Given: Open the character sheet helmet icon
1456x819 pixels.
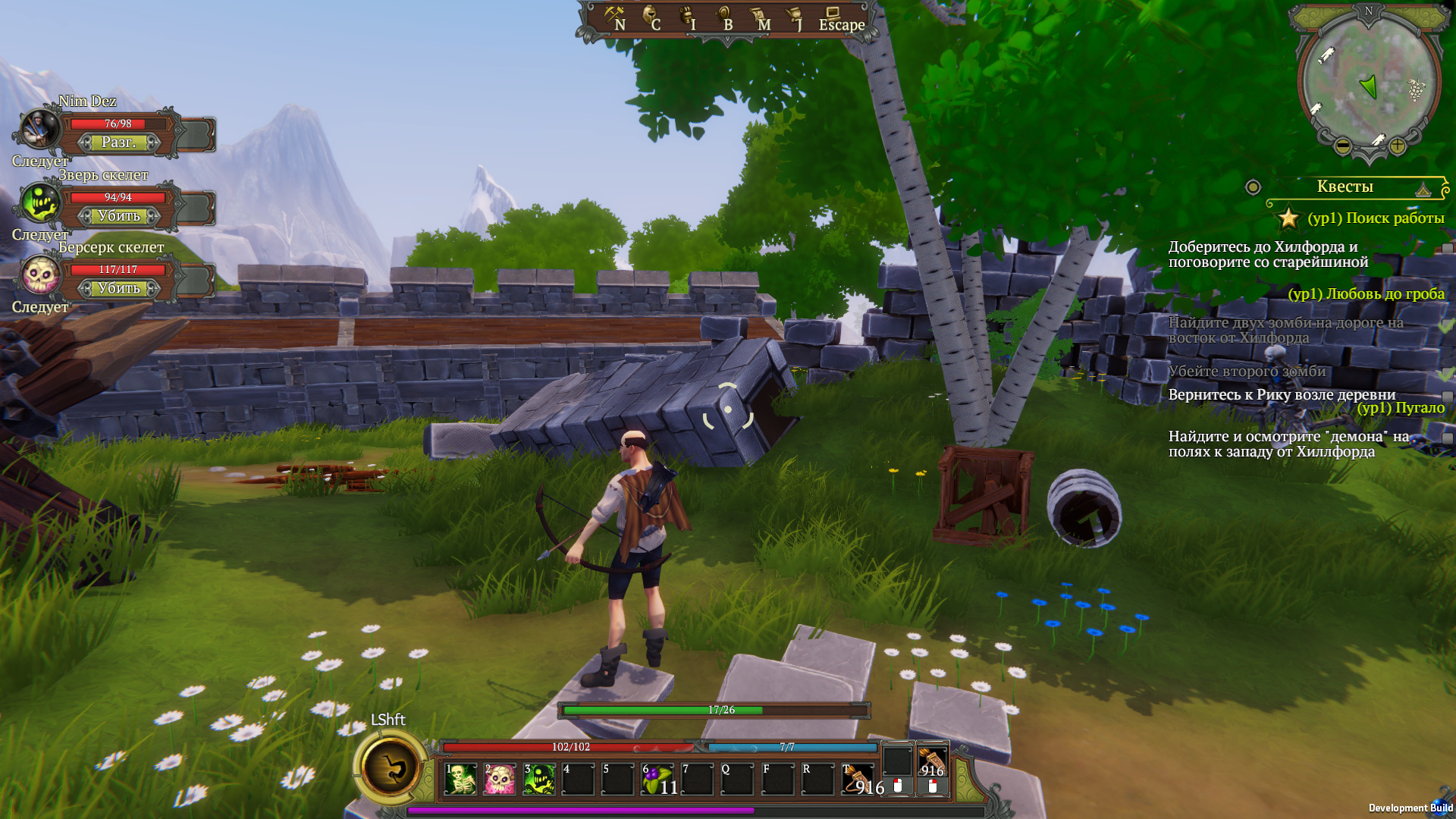Looking at the screenshot, I should [651, 17].
